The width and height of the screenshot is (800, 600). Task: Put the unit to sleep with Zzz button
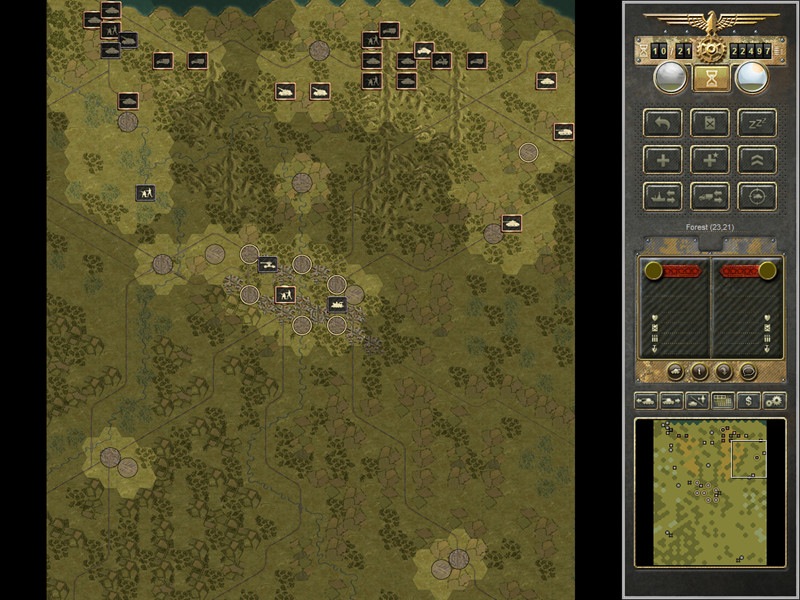(757, 124)
